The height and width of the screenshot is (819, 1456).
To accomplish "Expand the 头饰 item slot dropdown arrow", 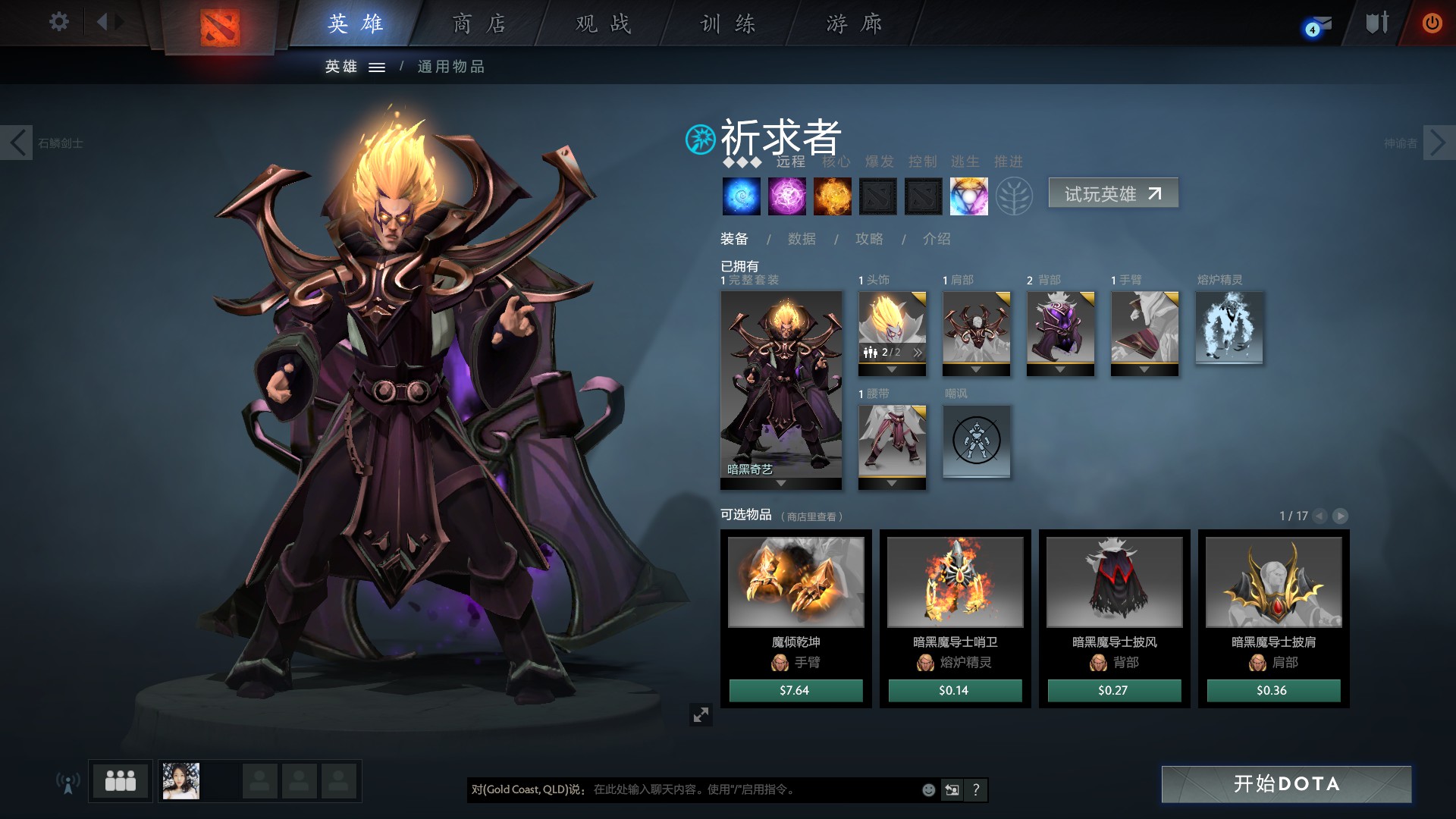I will pyautogui.click(x=892, y=371).
